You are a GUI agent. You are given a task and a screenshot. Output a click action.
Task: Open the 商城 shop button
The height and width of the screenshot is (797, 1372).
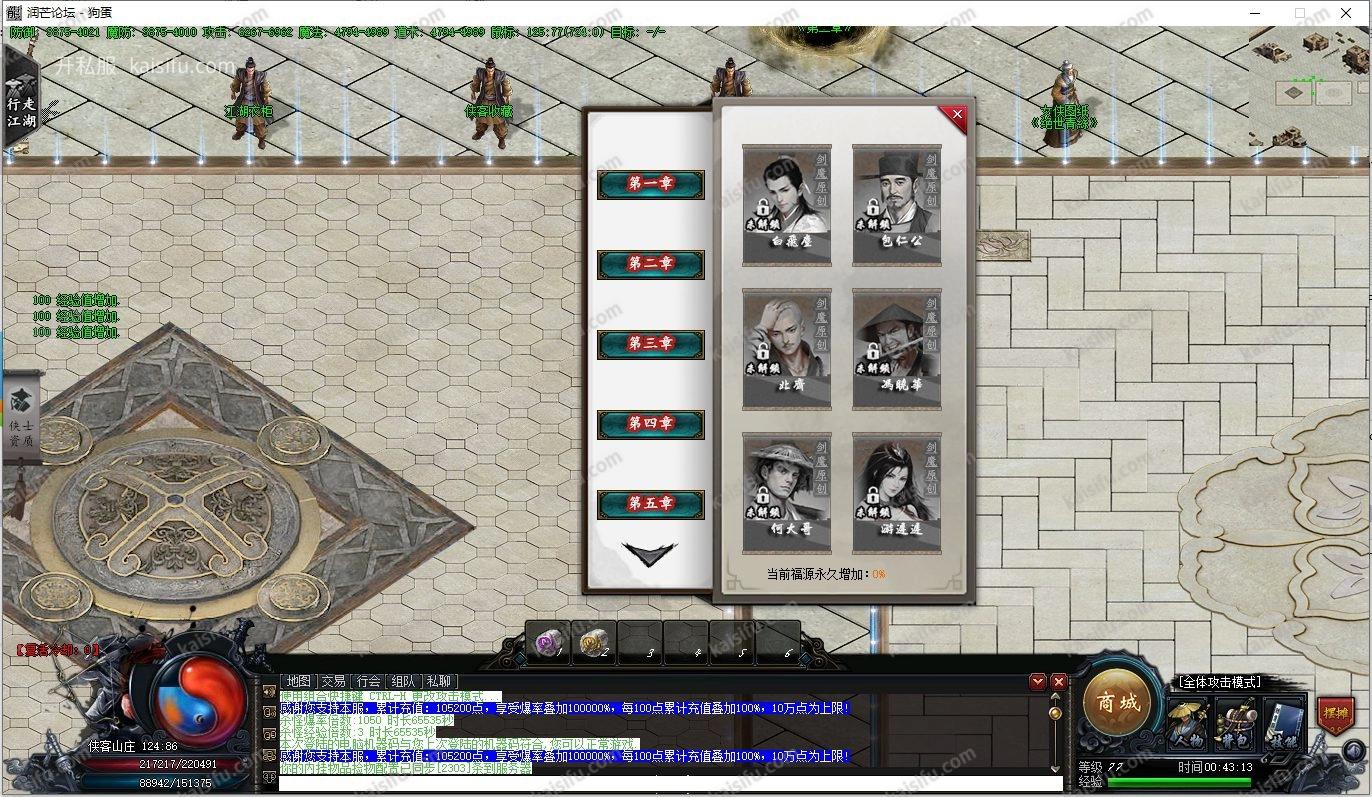(1118, 703)
